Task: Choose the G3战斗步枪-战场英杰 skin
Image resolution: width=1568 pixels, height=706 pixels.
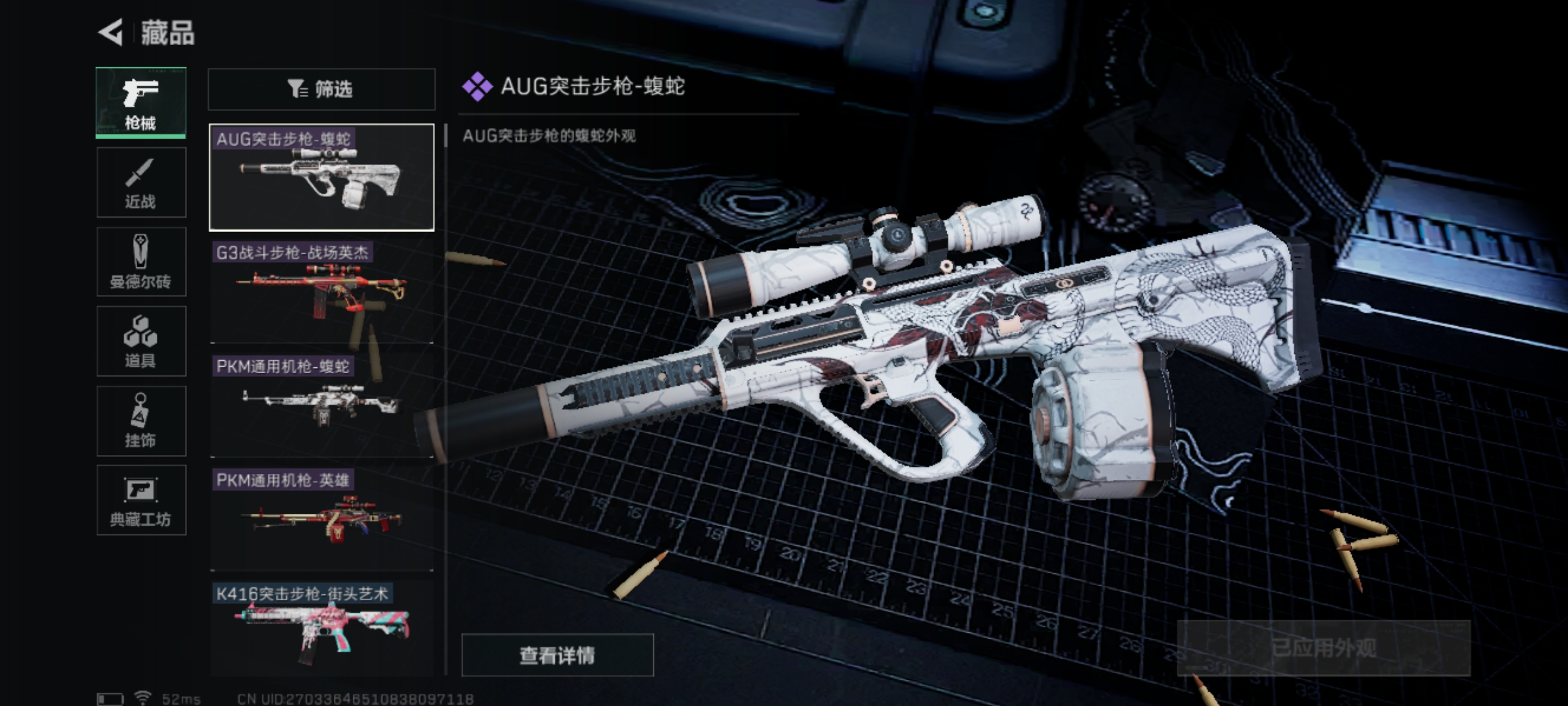Action: click(321, 292)
